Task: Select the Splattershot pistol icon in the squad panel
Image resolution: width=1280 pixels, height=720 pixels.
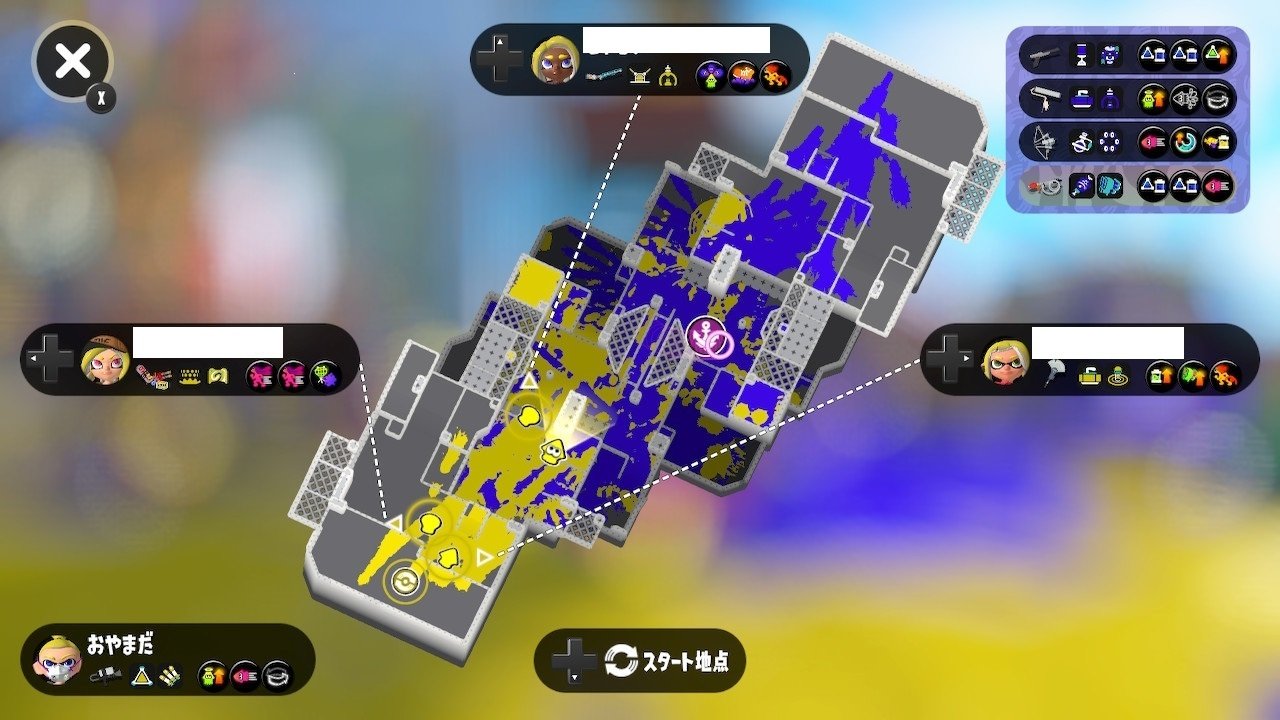Action: pos(1044,55)
